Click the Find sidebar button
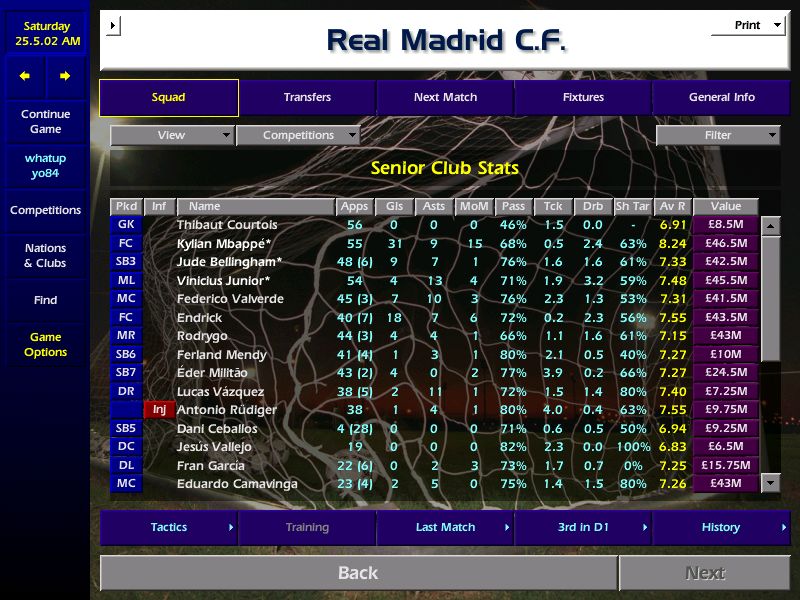This screenshot has height=600, width=800. coord(45,300)
